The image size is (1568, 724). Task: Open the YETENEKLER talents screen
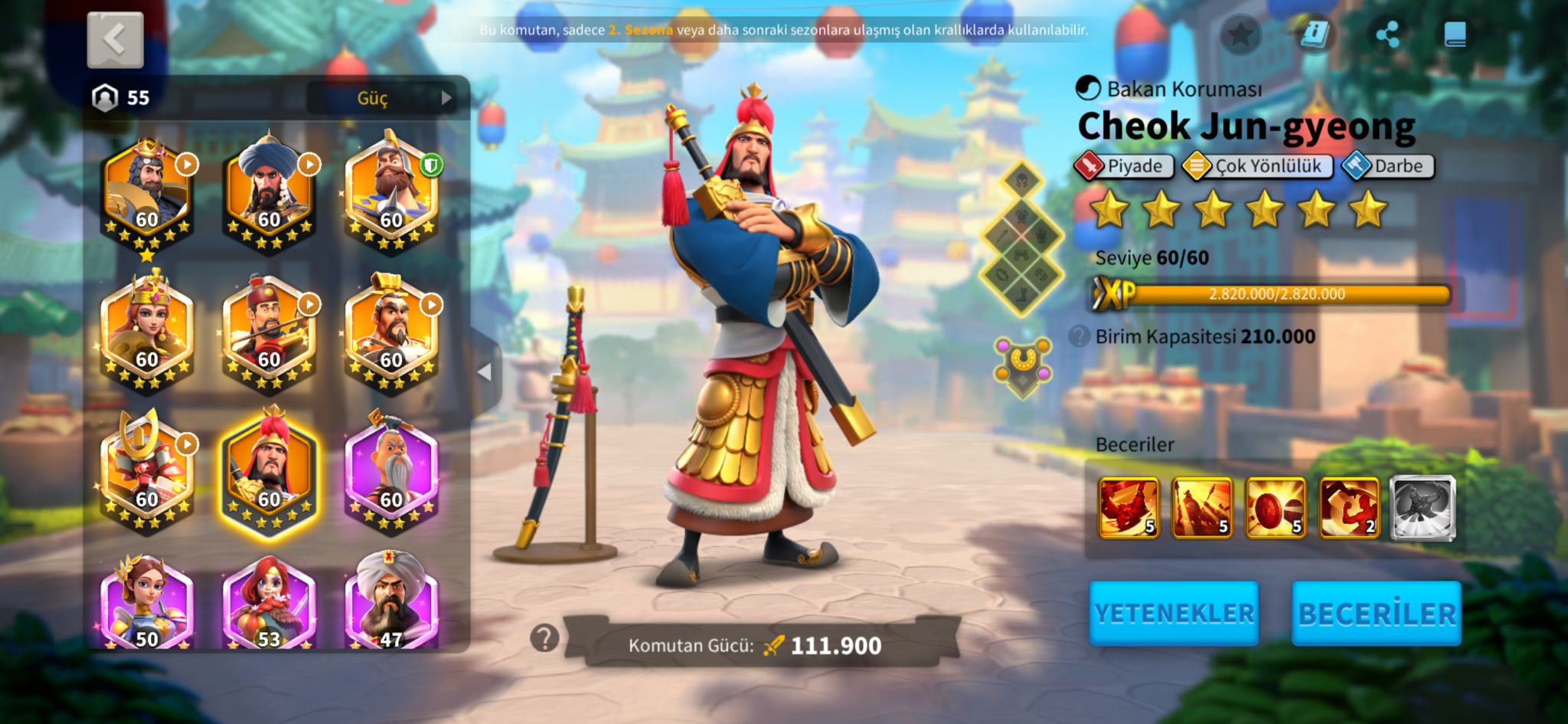[1174, 613]
